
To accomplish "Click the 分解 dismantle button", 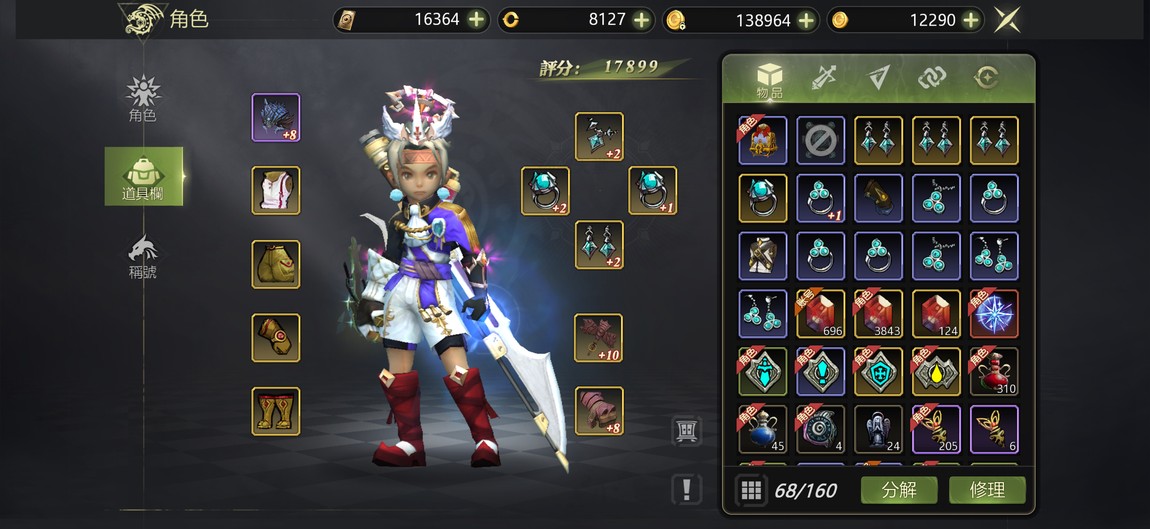I will [898, 490].
